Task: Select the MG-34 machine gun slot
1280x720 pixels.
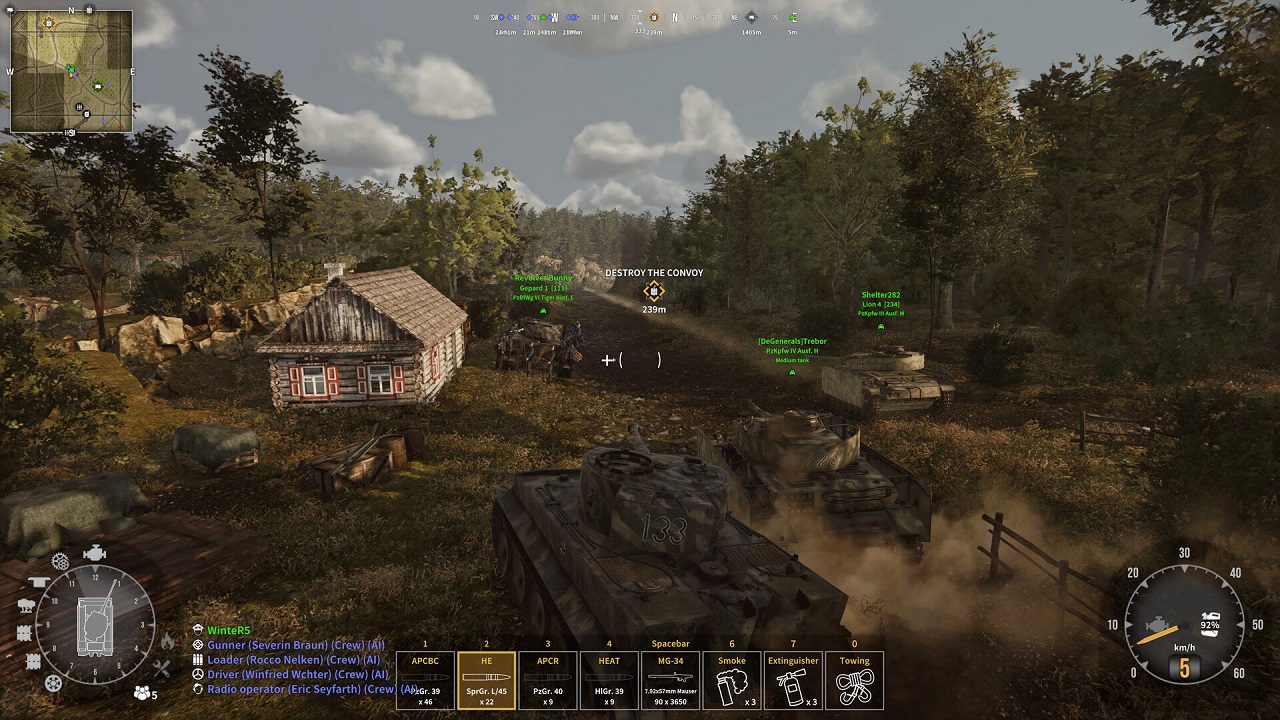Action: [x=670, y=680]
